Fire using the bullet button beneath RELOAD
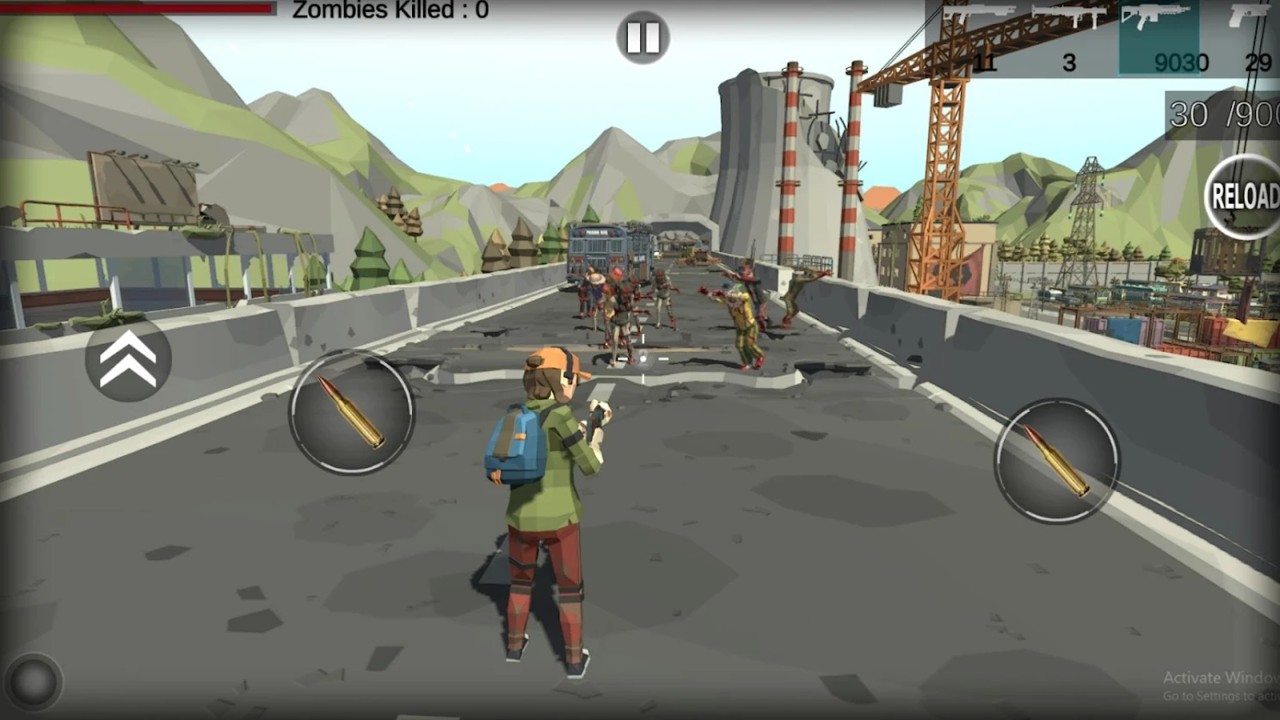1280x720 pixels. point(1056,460)
